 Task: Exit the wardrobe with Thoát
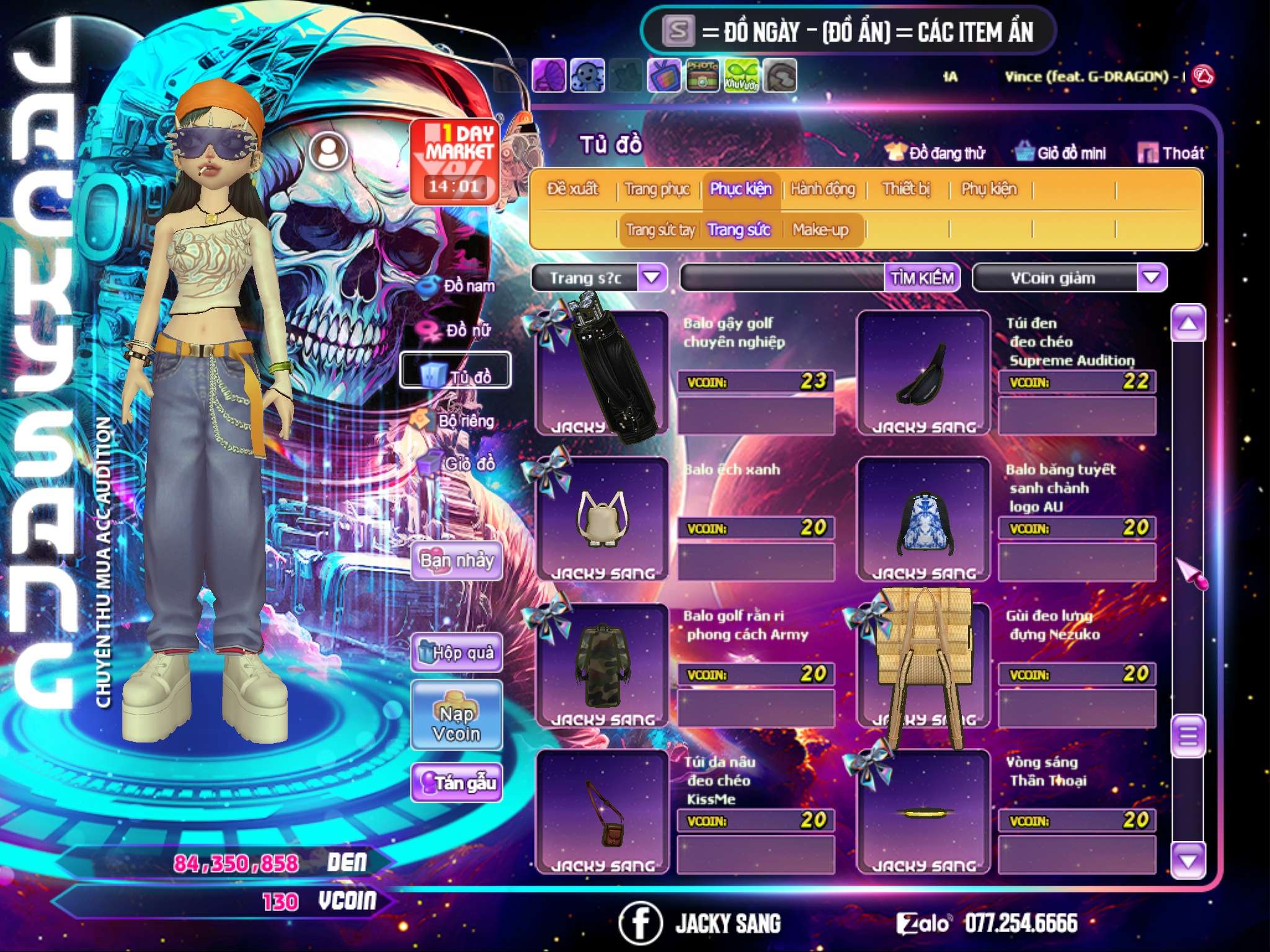(1171, 153)
